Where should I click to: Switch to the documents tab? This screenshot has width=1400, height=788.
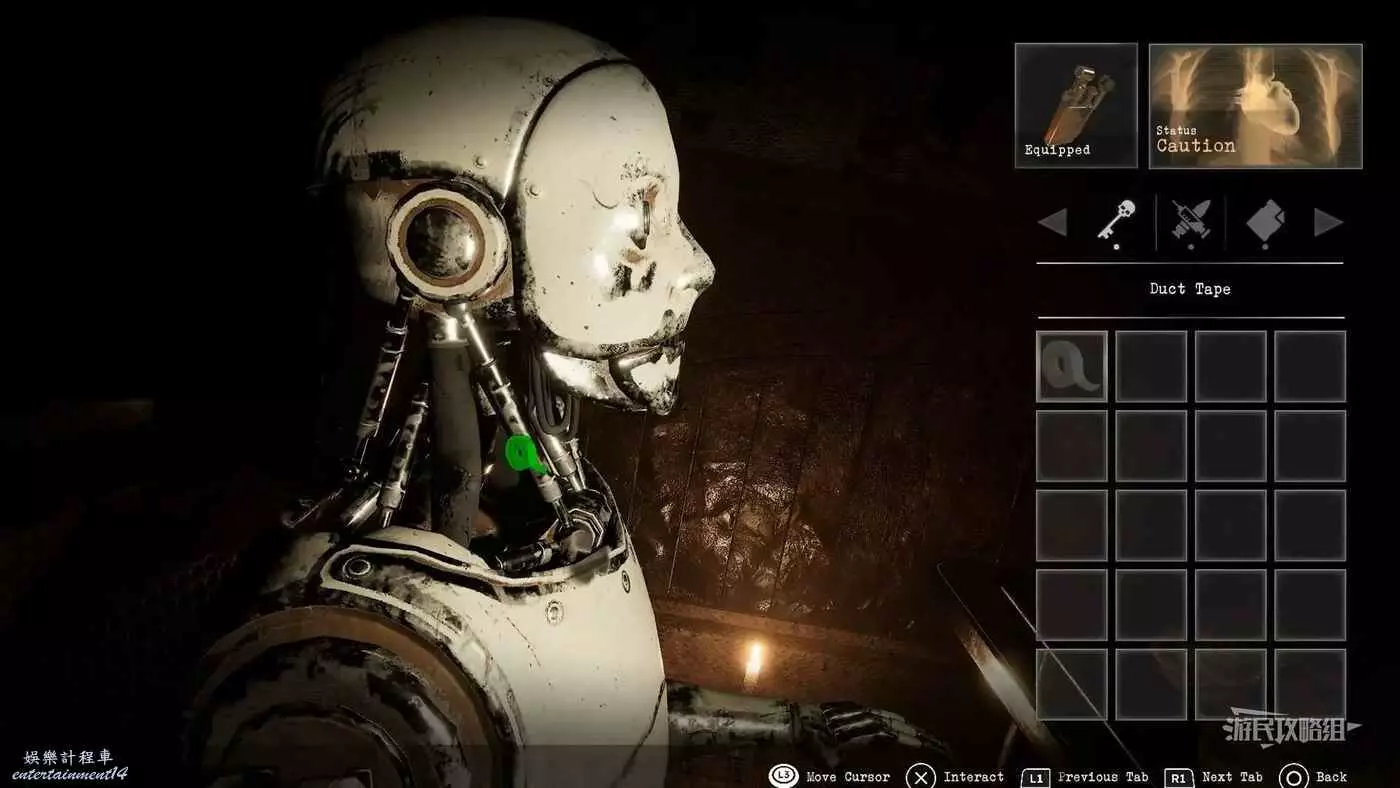1266,221
